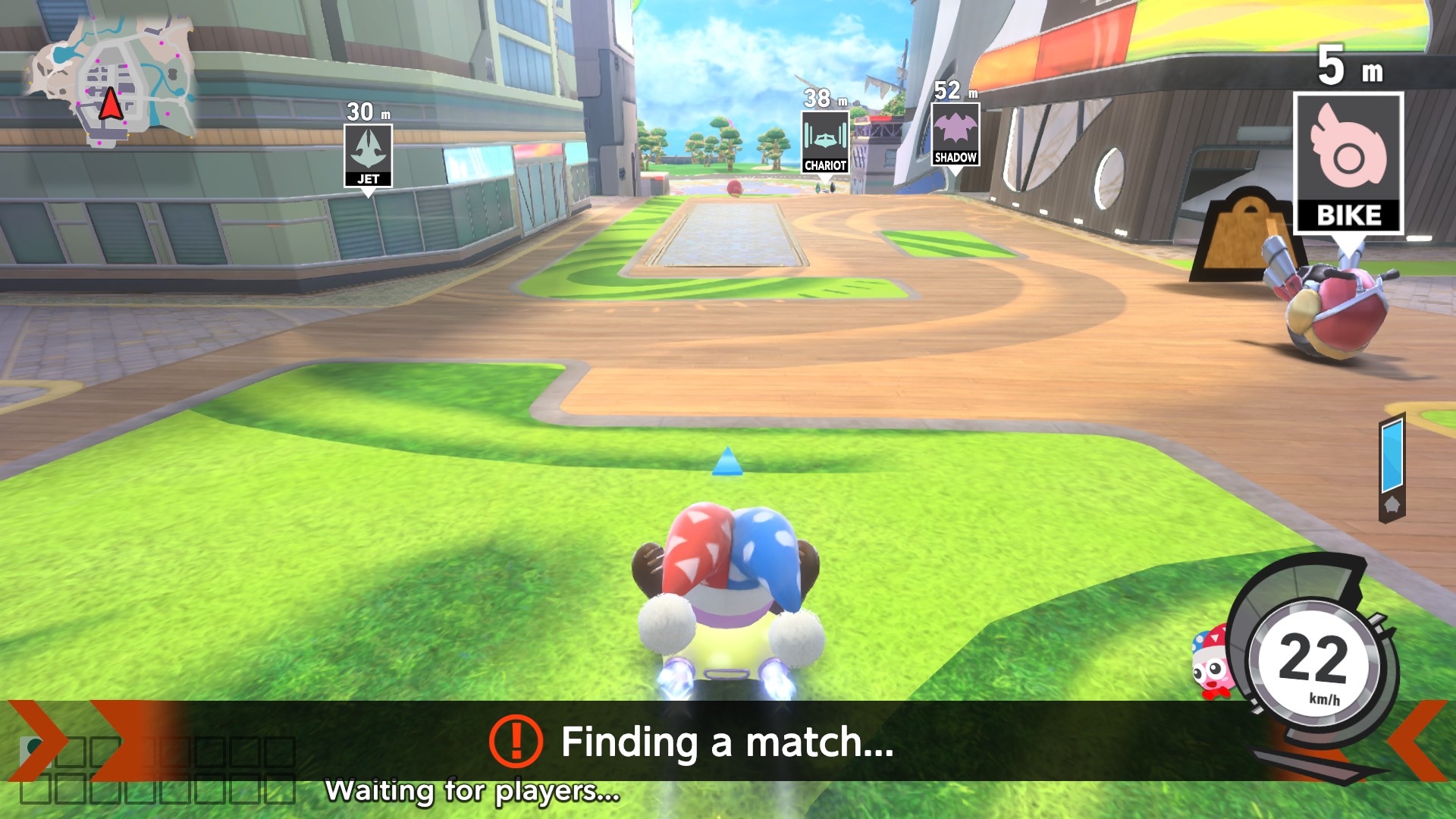Select the SHADOW machine marker
Screen dimensions: 1456x819
pyautogui.click(x=955, y=134)
